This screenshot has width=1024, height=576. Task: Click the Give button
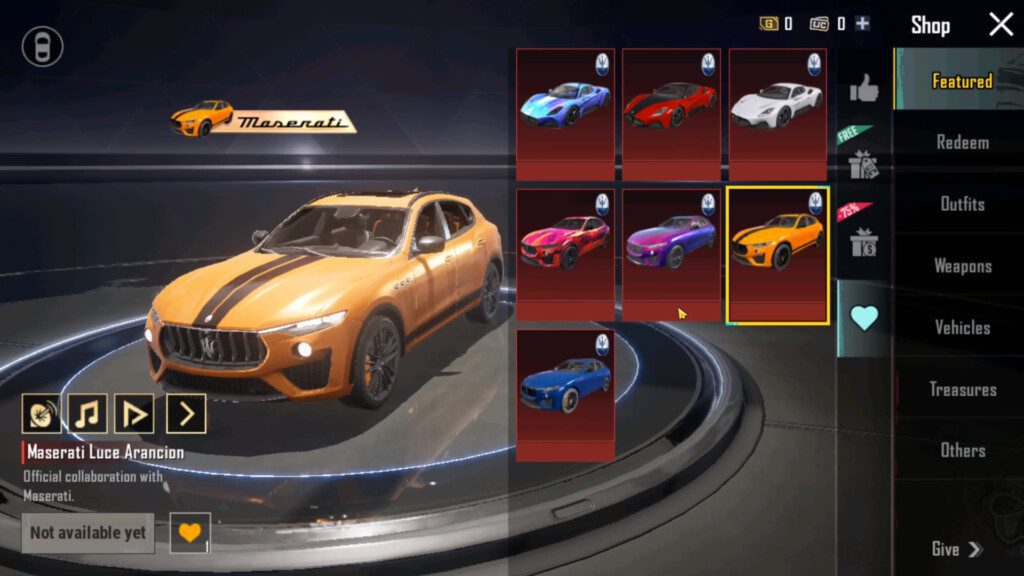(x=956, y=549)
